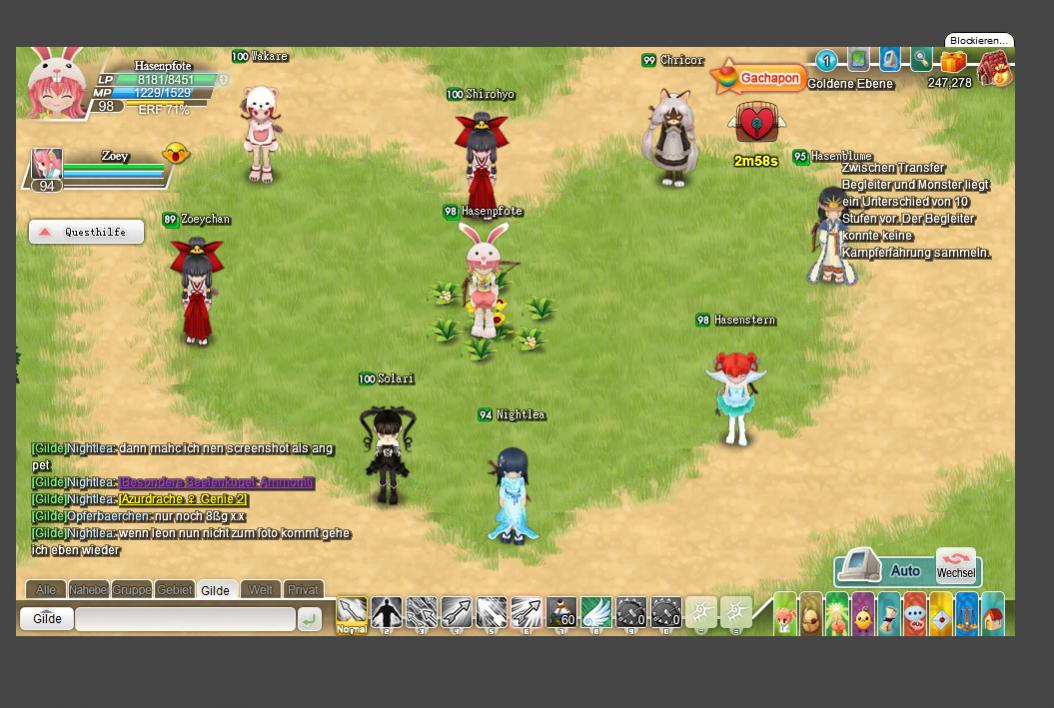Click the Wechsel switch button
The height and width of the screenshot is (708, 1054).
[x=956, y=567]
